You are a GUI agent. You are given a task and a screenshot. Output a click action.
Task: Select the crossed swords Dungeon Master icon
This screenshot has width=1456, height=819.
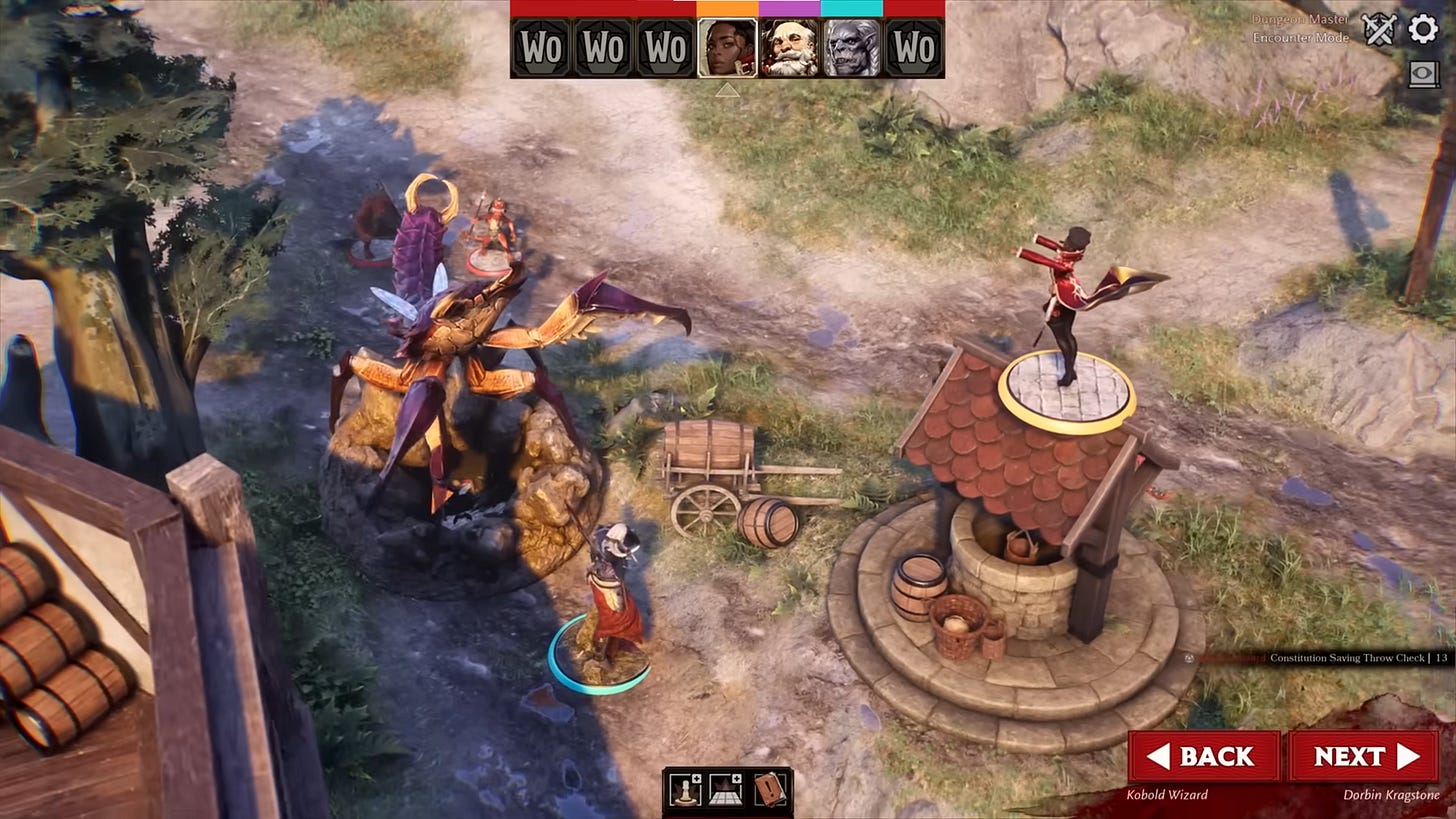pos(1378,28)
